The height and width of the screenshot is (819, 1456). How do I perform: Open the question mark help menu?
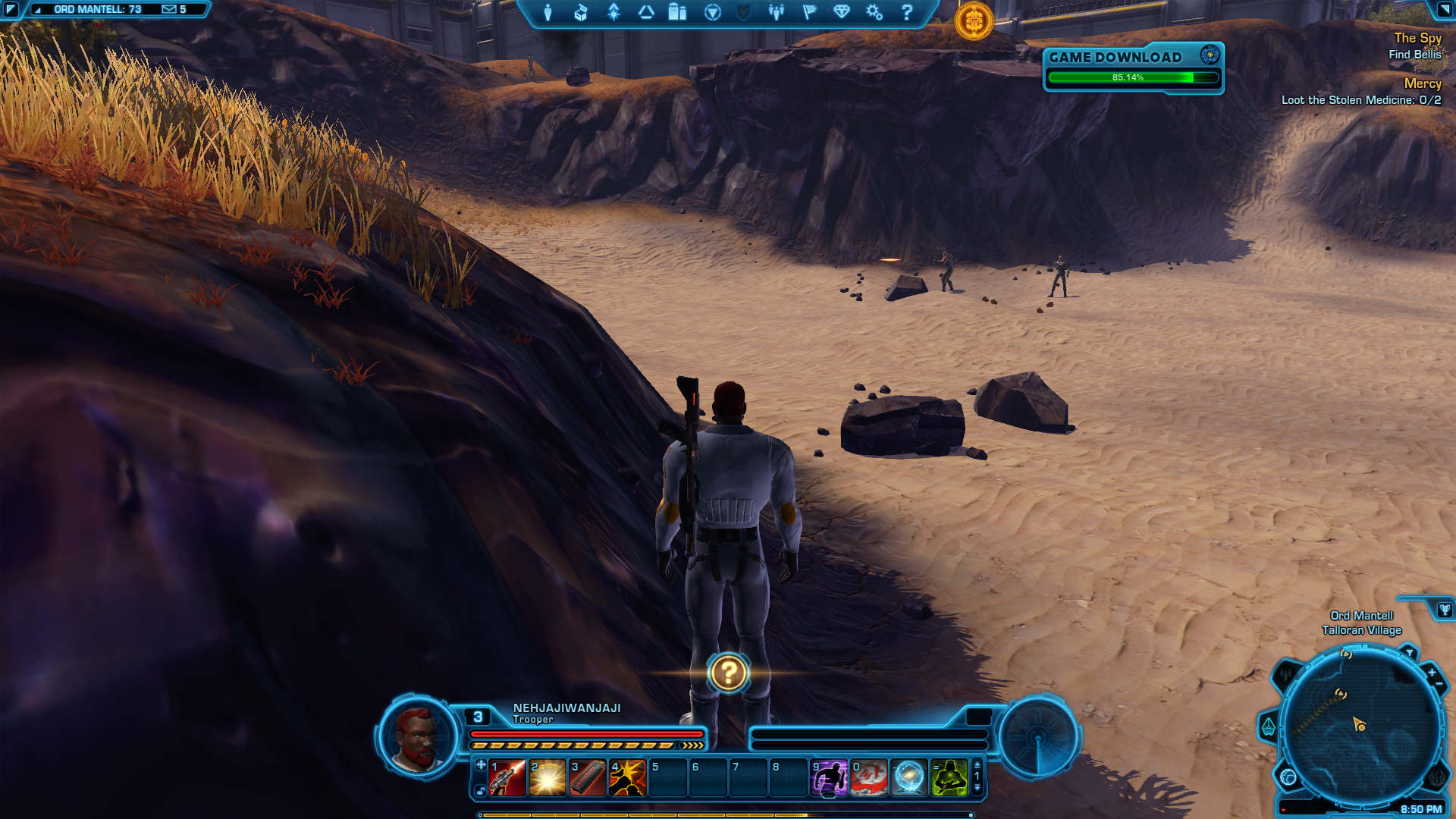tap(907, 12)
